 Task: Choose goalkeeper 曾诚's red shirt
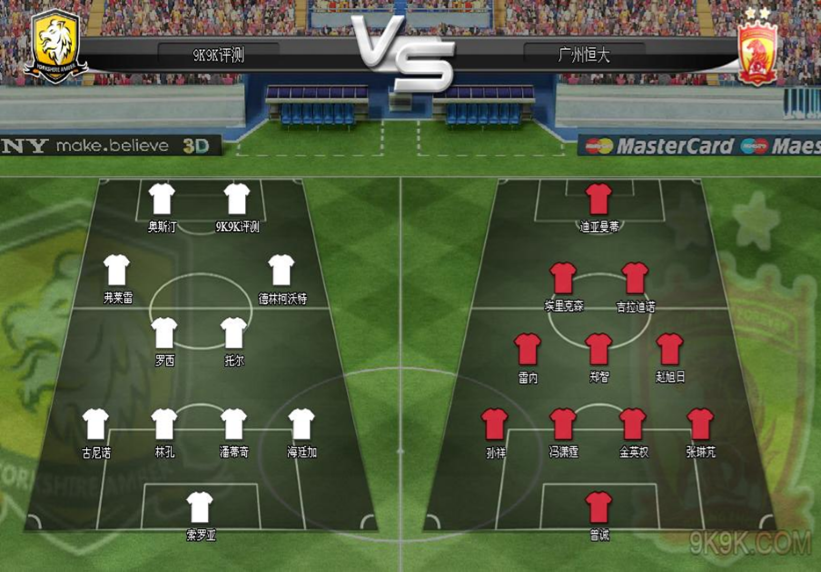tap(599, 507)
